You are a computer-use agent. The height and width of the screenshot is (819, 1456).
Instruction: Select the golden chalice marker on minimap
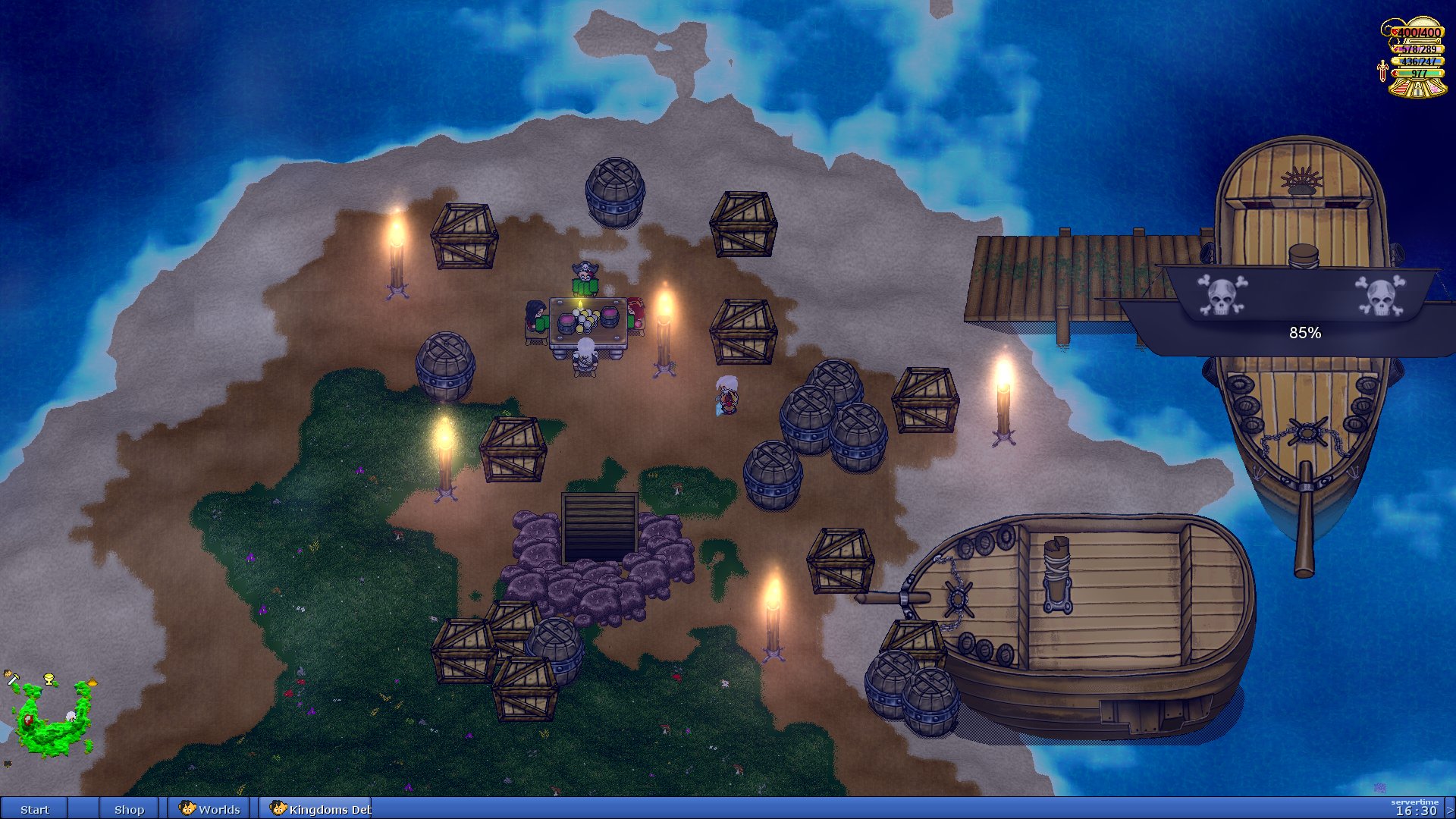(x=50, y=679)
